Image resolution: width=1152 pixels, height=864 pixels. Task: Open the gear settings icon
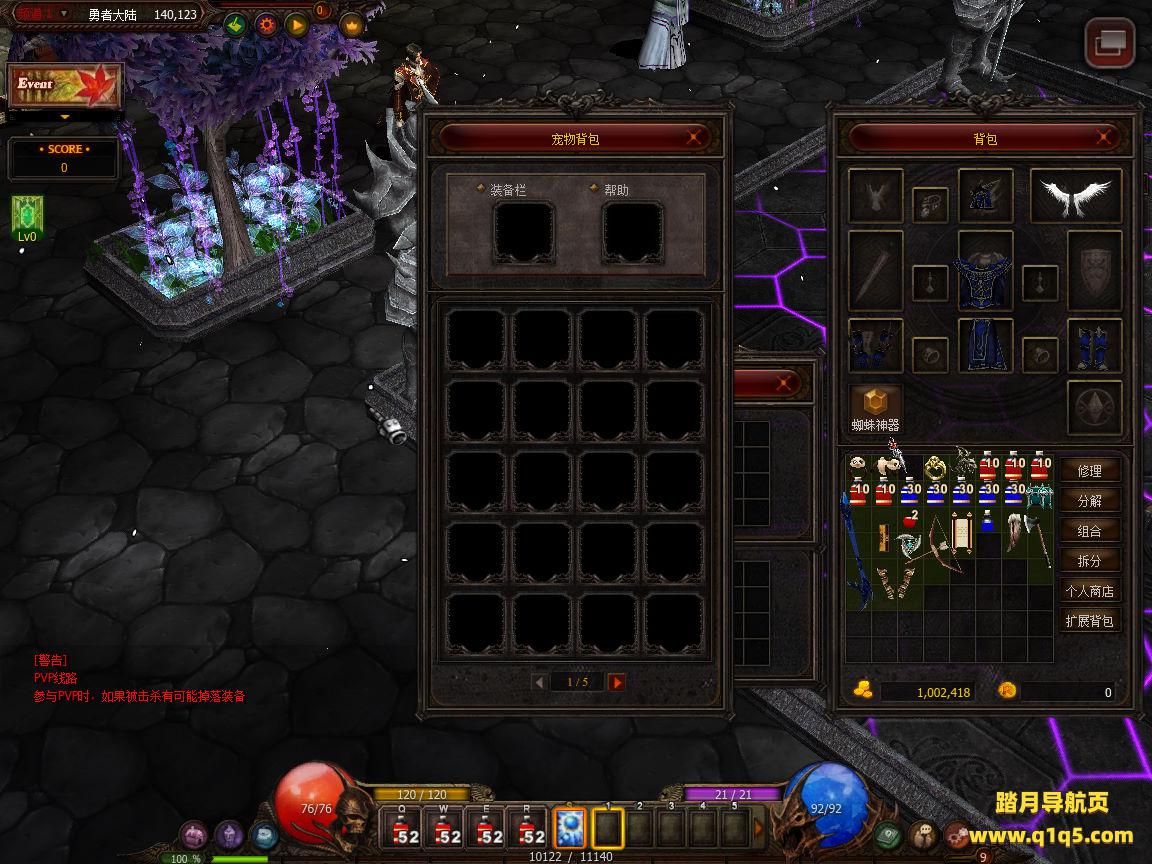(266, 25)
